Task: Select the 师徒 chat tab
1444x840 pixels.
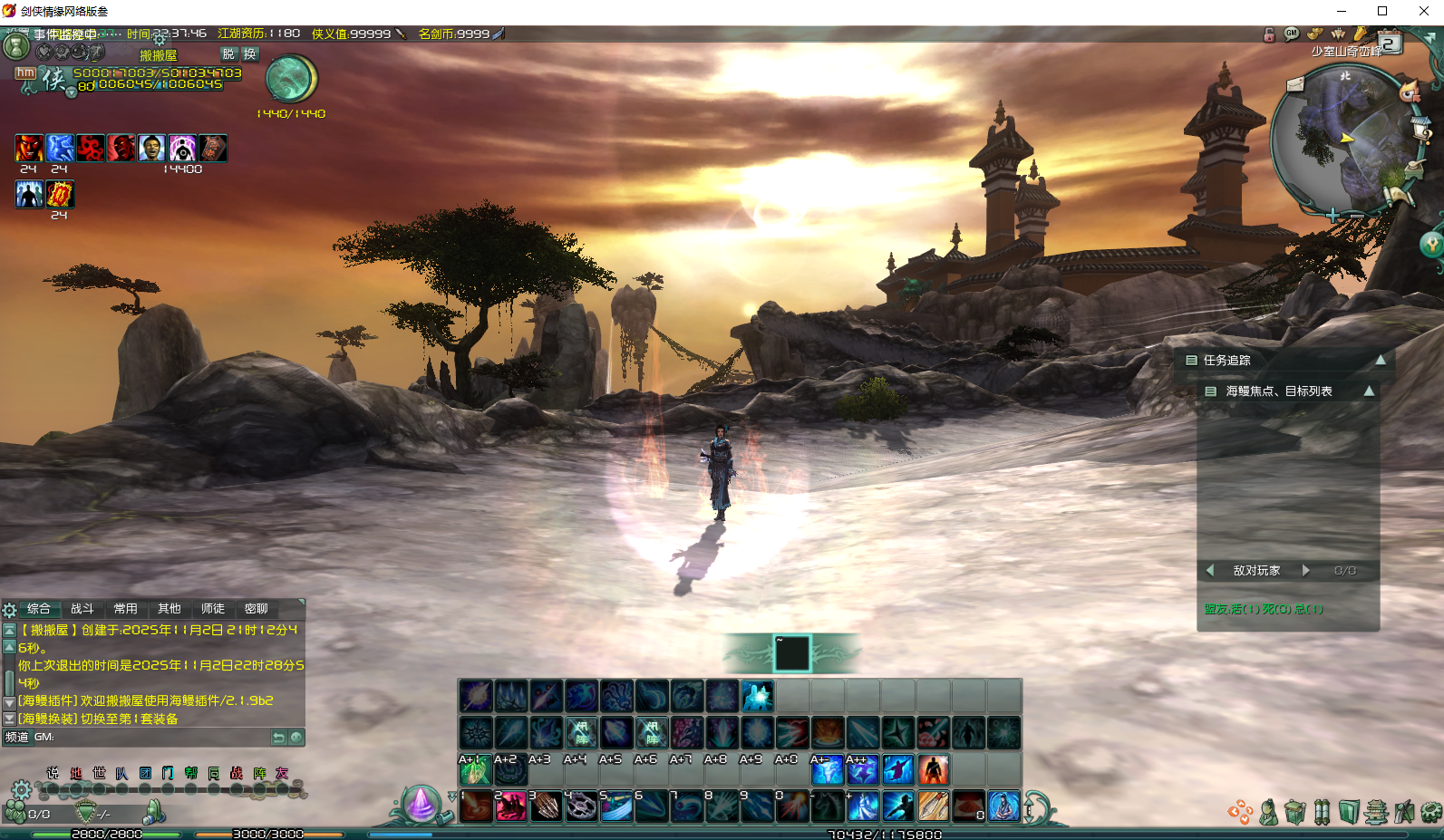Action: point(212,609)
